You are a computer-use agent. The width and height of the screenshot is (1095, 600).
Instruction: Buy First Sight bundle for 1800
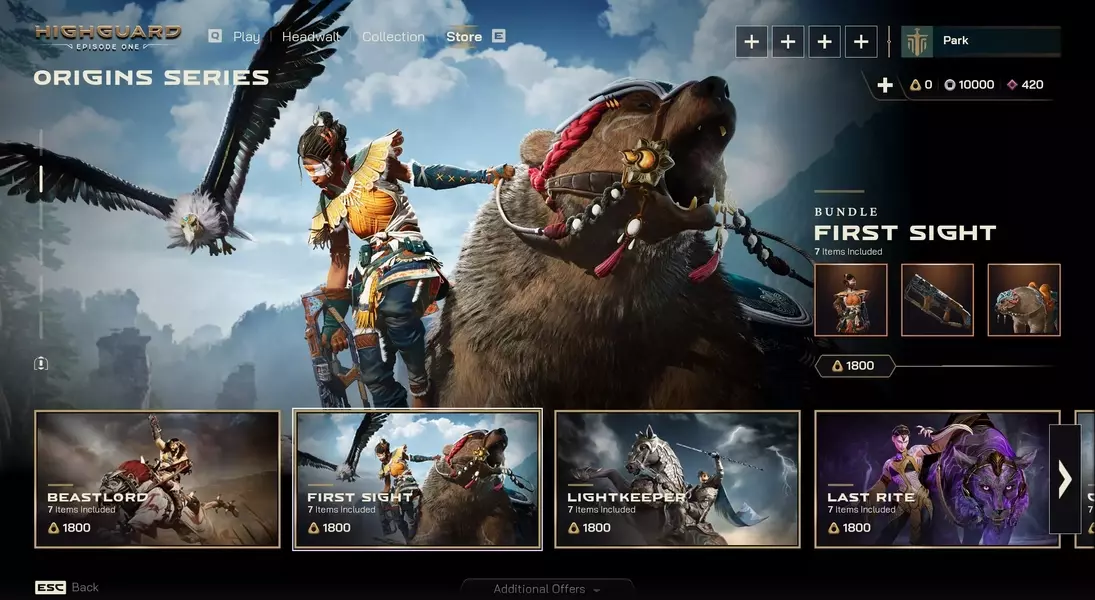[853, 366]
